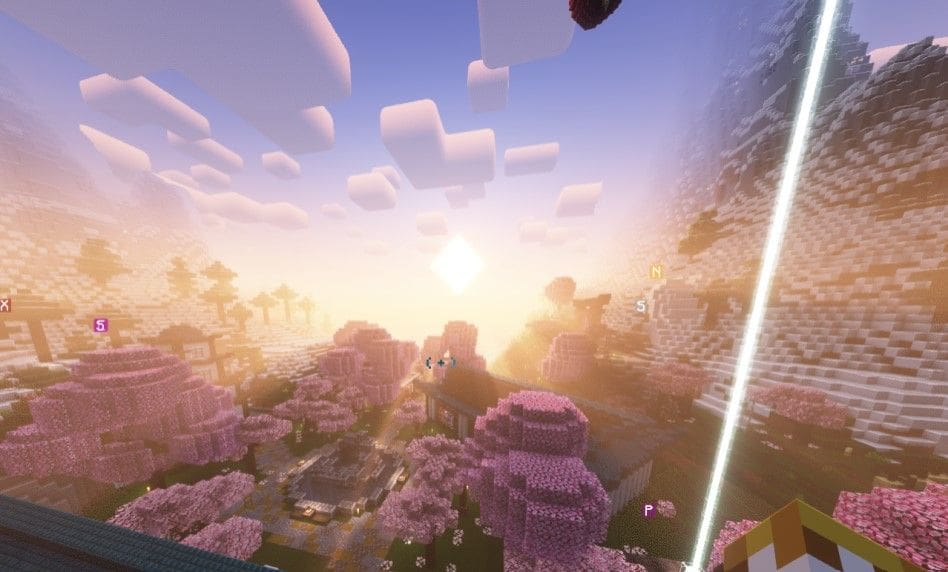Image resolution: width=948 pixels, height=572 pixels.
Task: Choose the yellow N waypoint marker
Action: click(656, 272)
